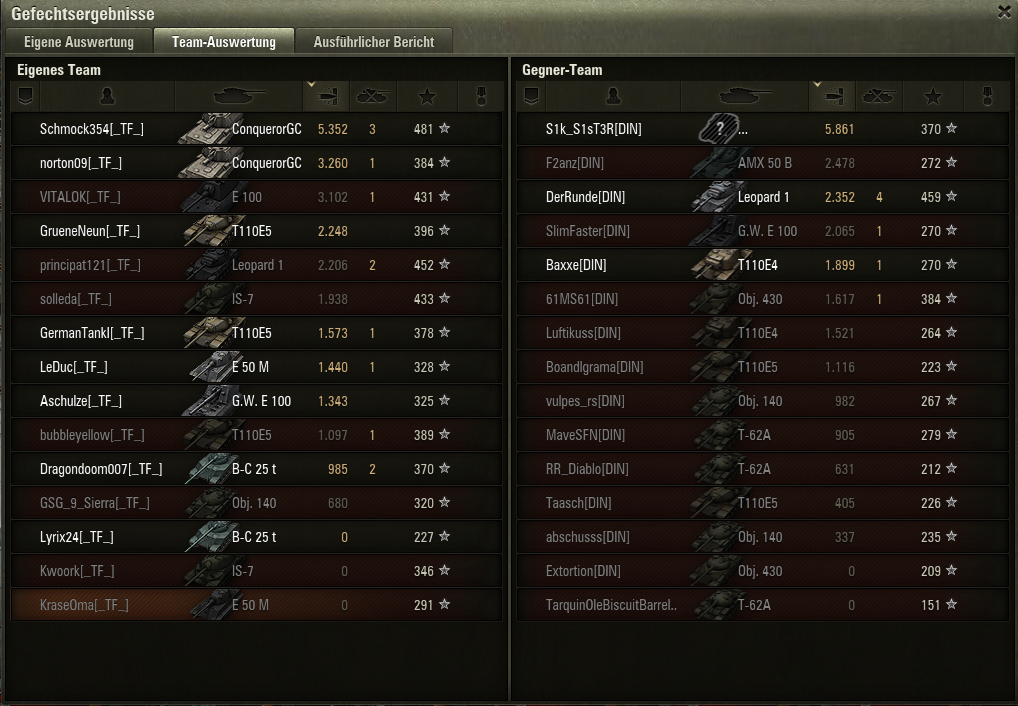
Task: Select the Team-Auswertung tab
Action: click(223, 42)
